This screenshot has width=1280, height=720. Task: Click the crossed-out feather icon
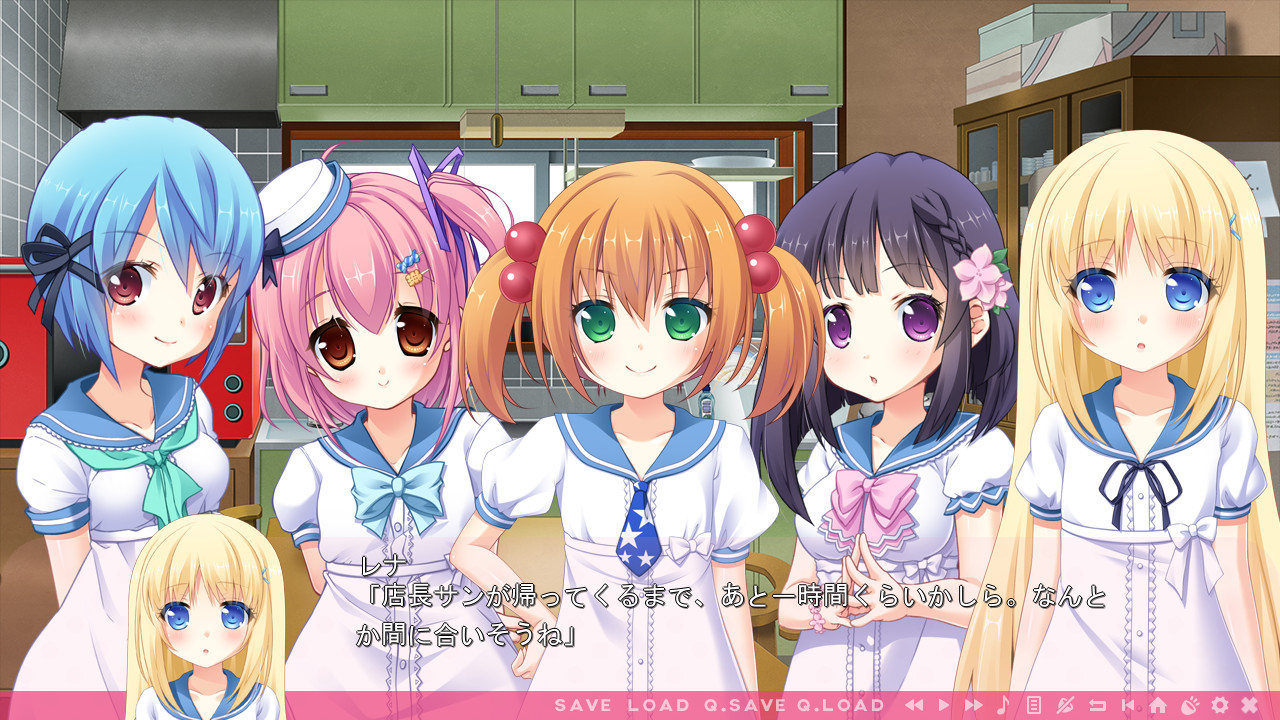[x=1065, y=705]
